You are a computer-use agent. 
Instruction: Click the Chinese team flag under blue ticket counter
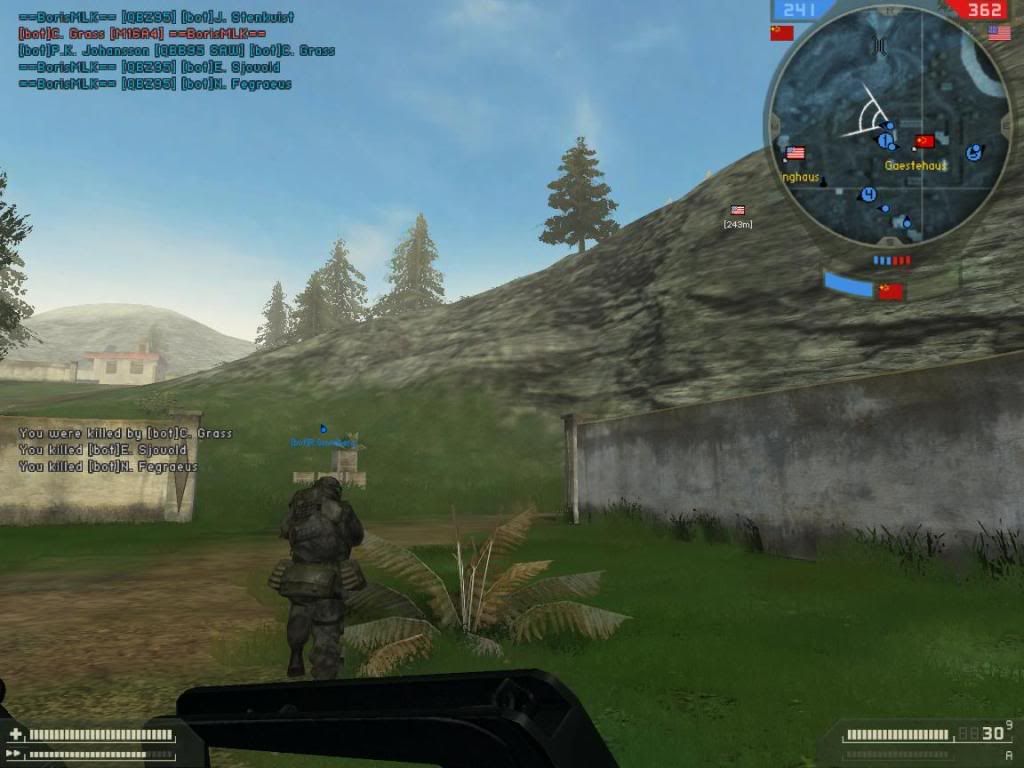781,33
